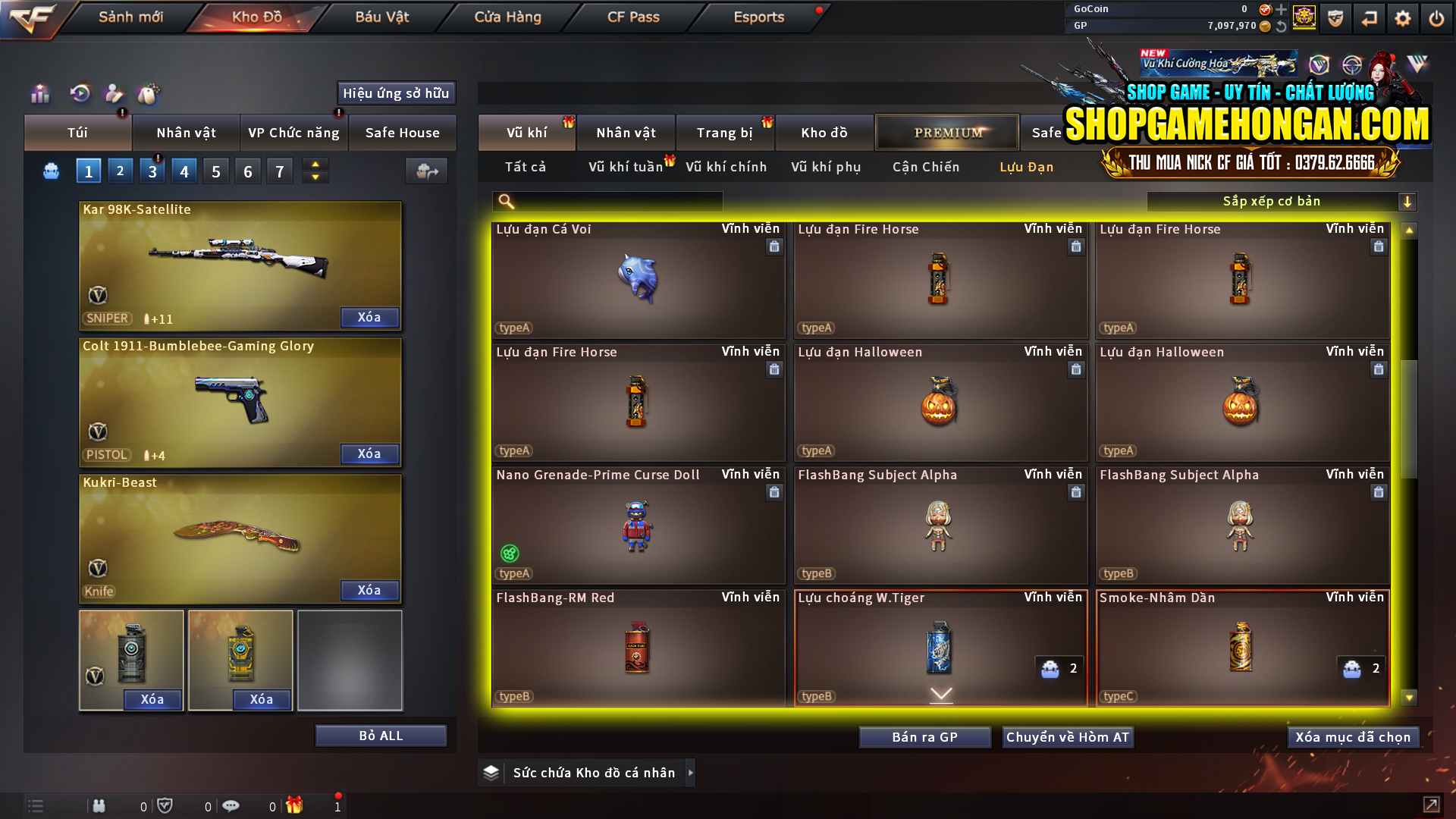
Task: Expand Sức chứa Kho đồ cá nhân arrow
Action: pyautogui.click(x=691, y=772)
